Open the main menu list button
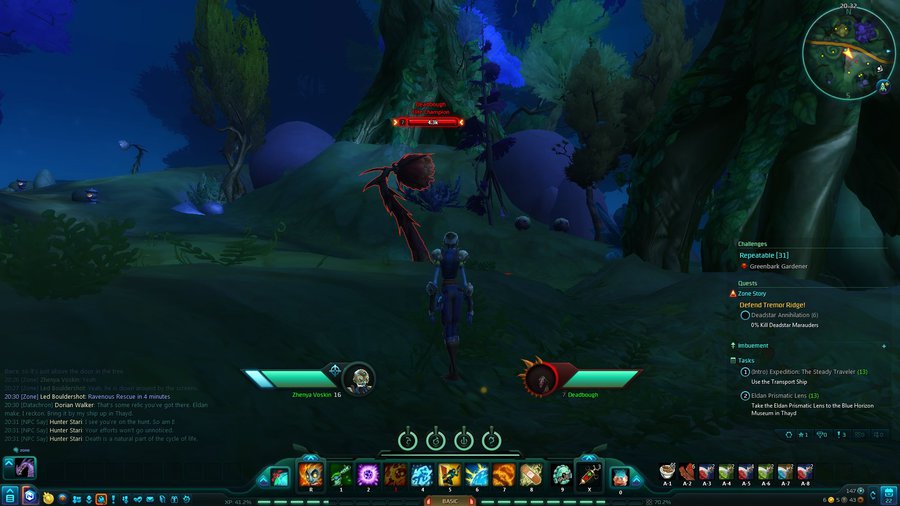The image size is (900, 506). pos(10,495)
